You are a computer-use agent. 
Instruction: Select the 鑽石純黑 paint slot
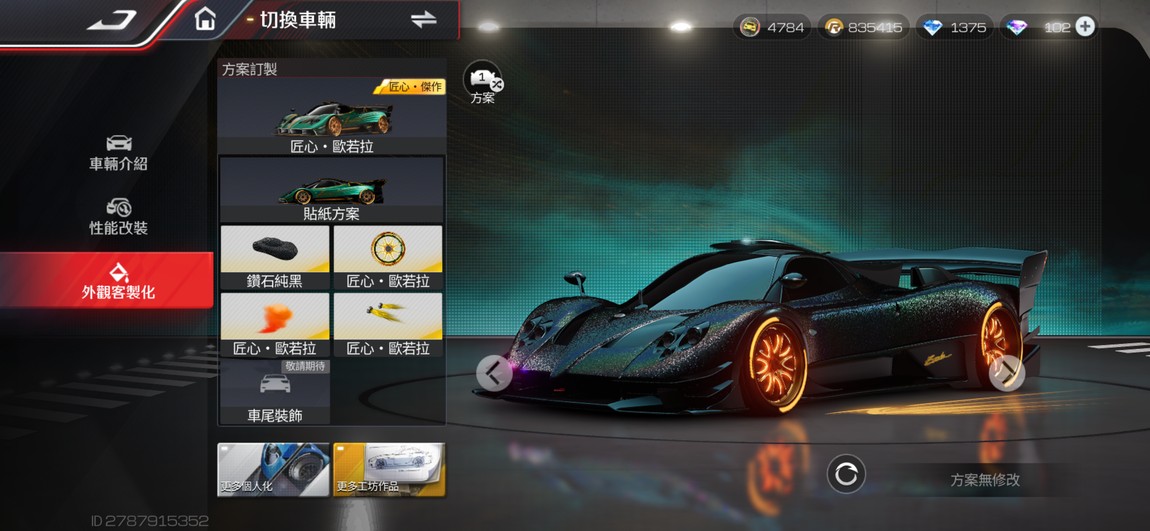[x=275, y=258]
